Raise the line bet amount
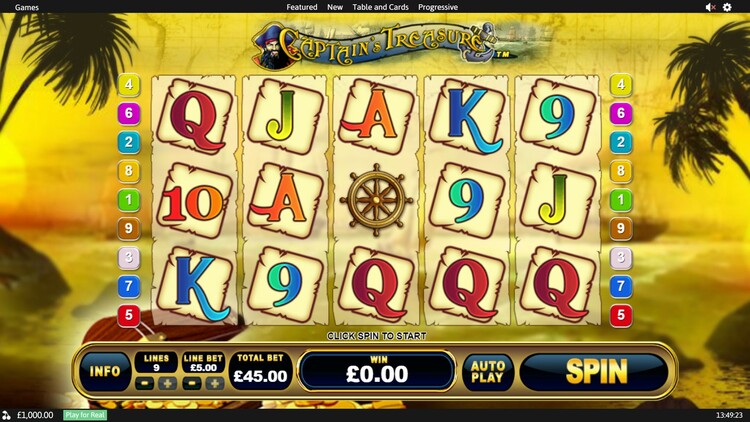Image resolution: width=750 pixels, height=422 pixels. 214,383
